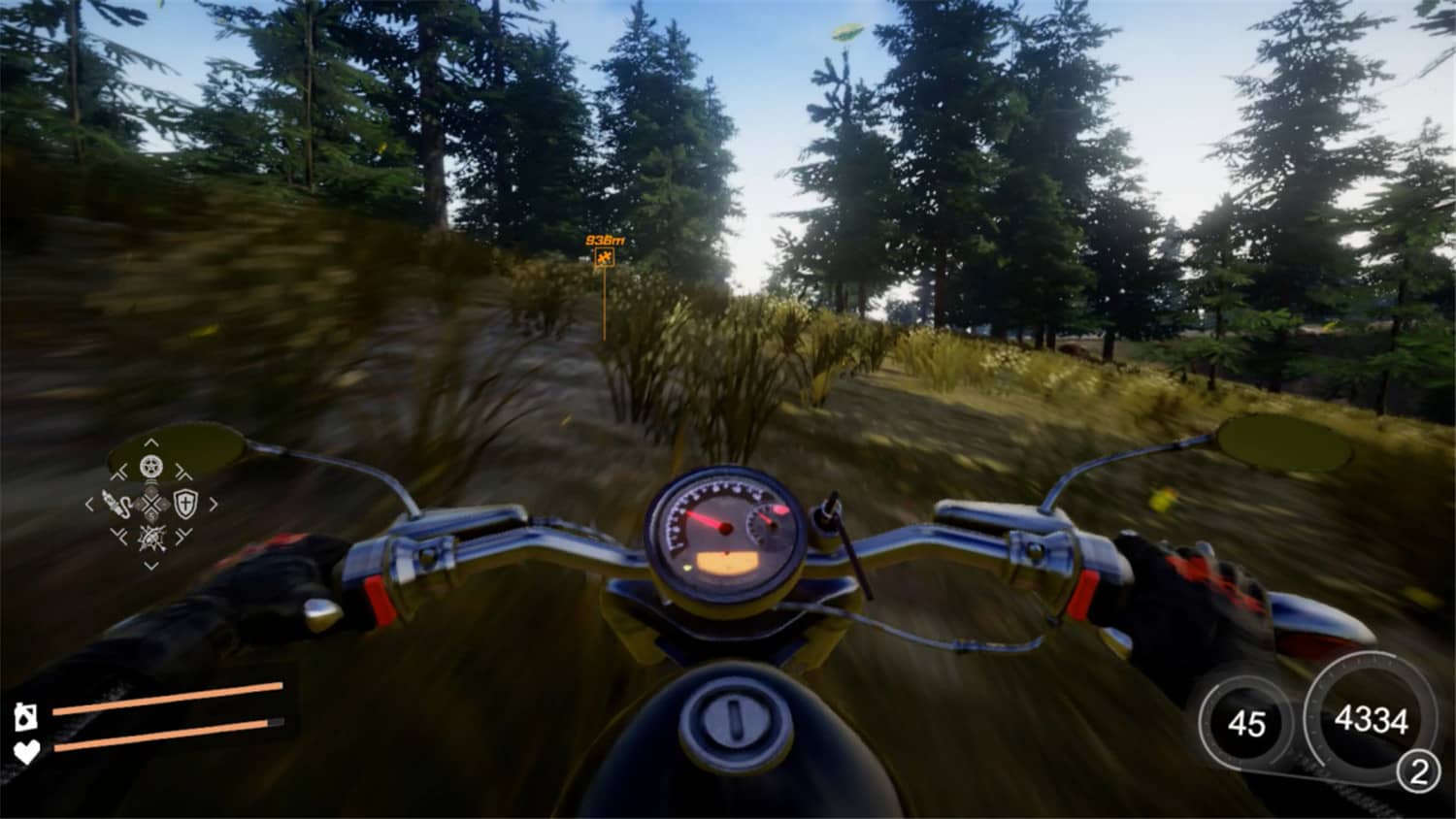This screenshot has height=819, width=1456.
Task: Expand the selector wheel using the up chevron
Action: click(151, 442)
